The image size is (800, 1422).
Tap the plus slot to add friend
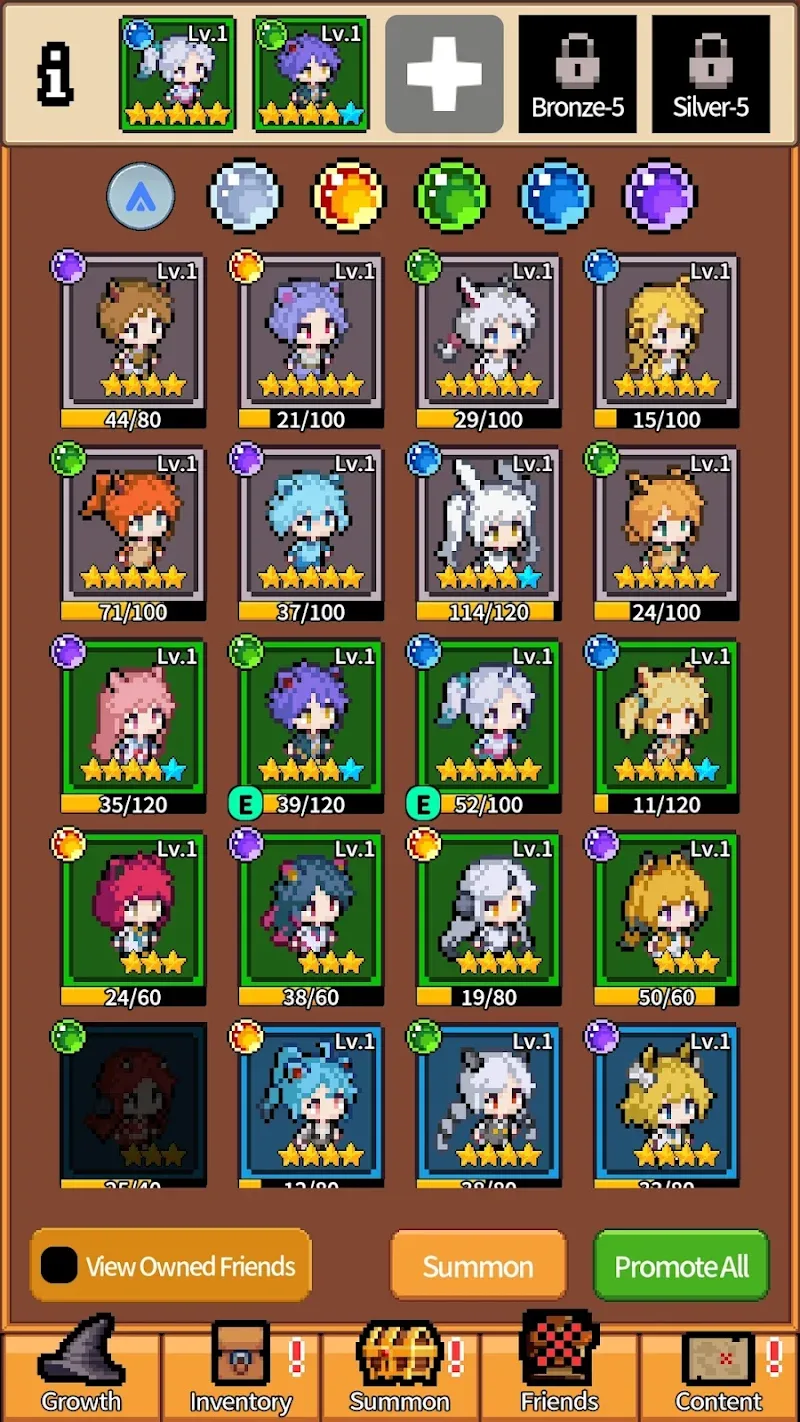(x=444, y=74)
